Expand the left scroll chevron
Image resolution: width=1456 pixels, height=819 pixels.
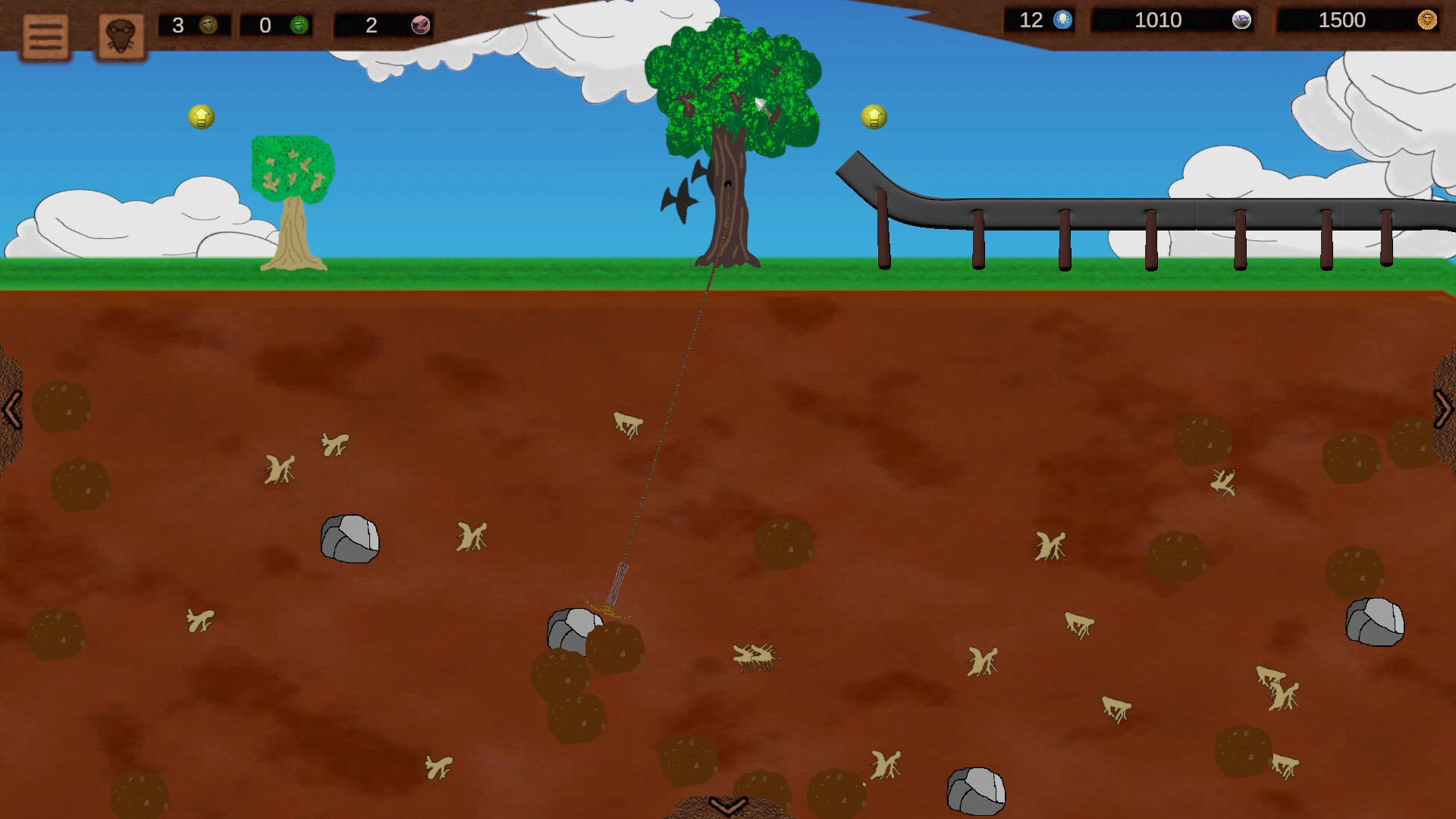tap(11, 409)
